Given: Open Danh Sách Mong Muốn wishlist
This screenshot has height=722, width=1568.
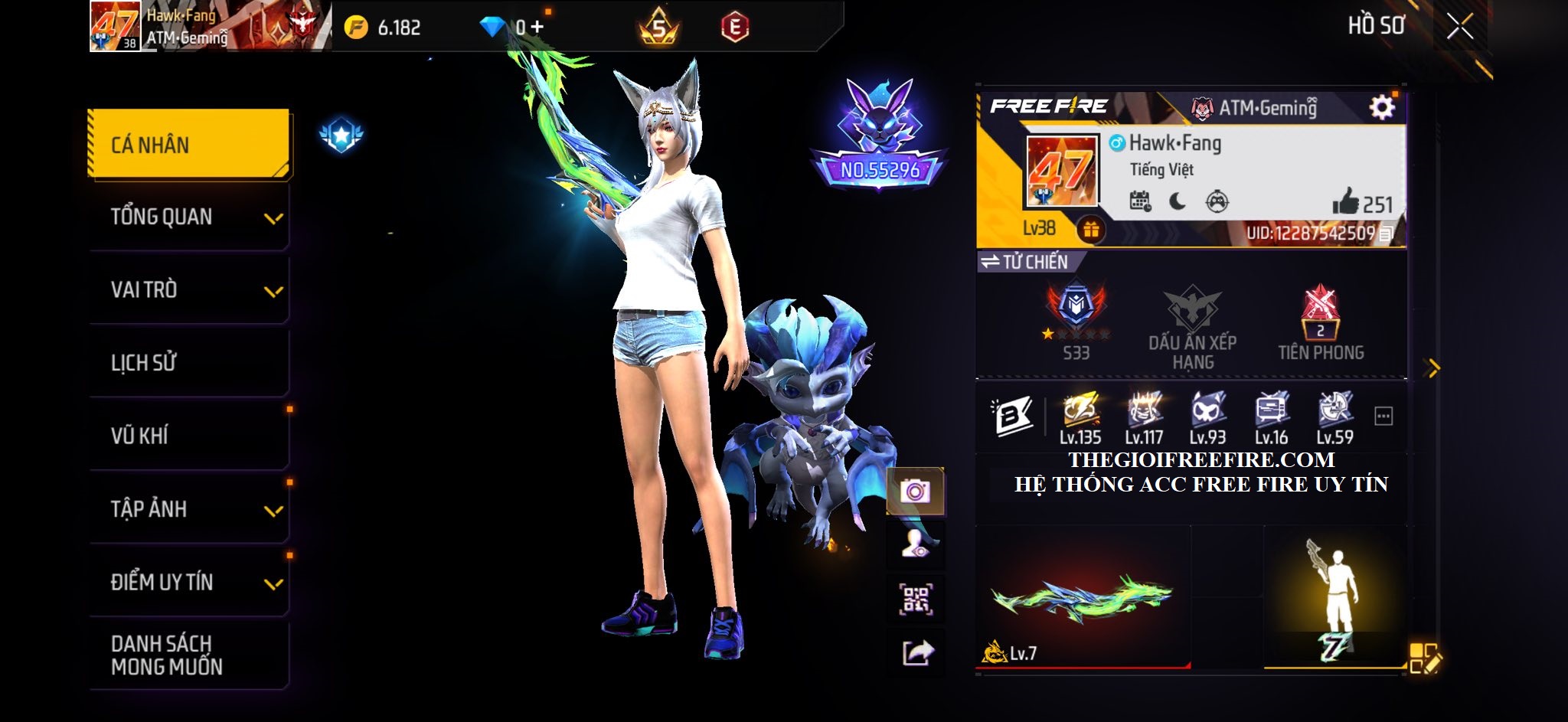Looking at the screenshot, I should (189, 655).
